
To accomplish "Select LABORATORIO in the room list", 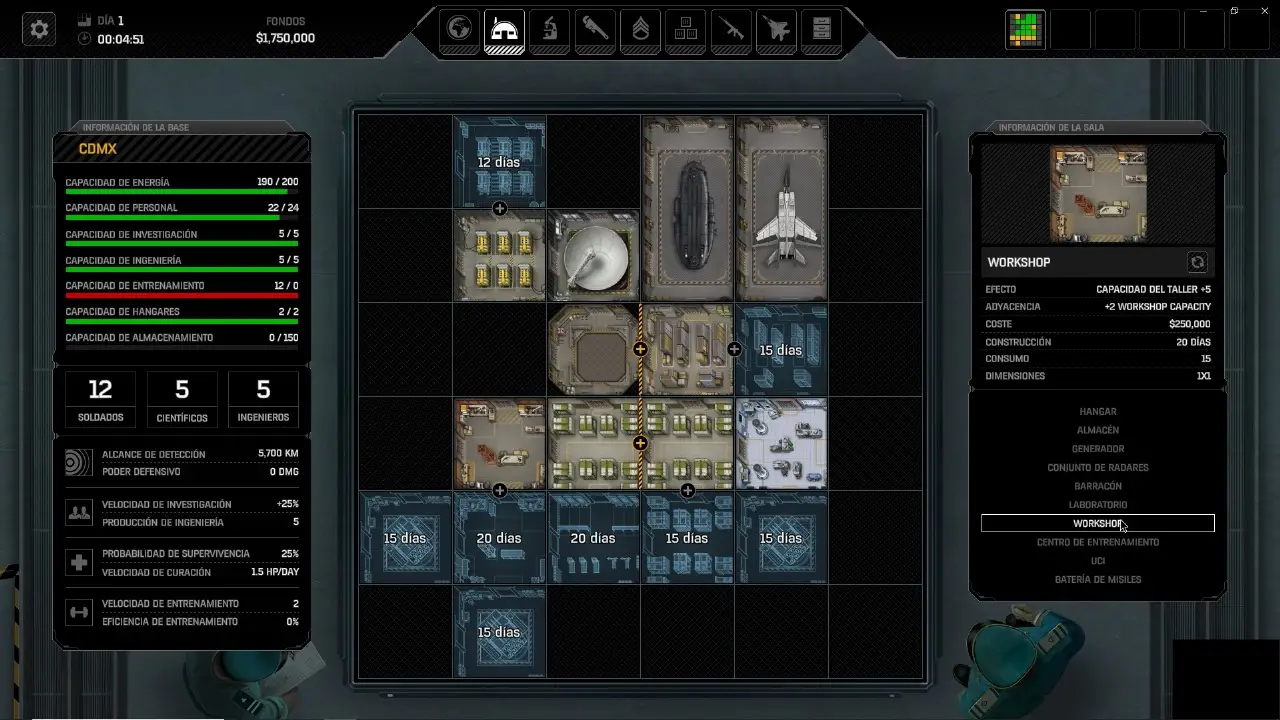I will (x=1097, y=504).
